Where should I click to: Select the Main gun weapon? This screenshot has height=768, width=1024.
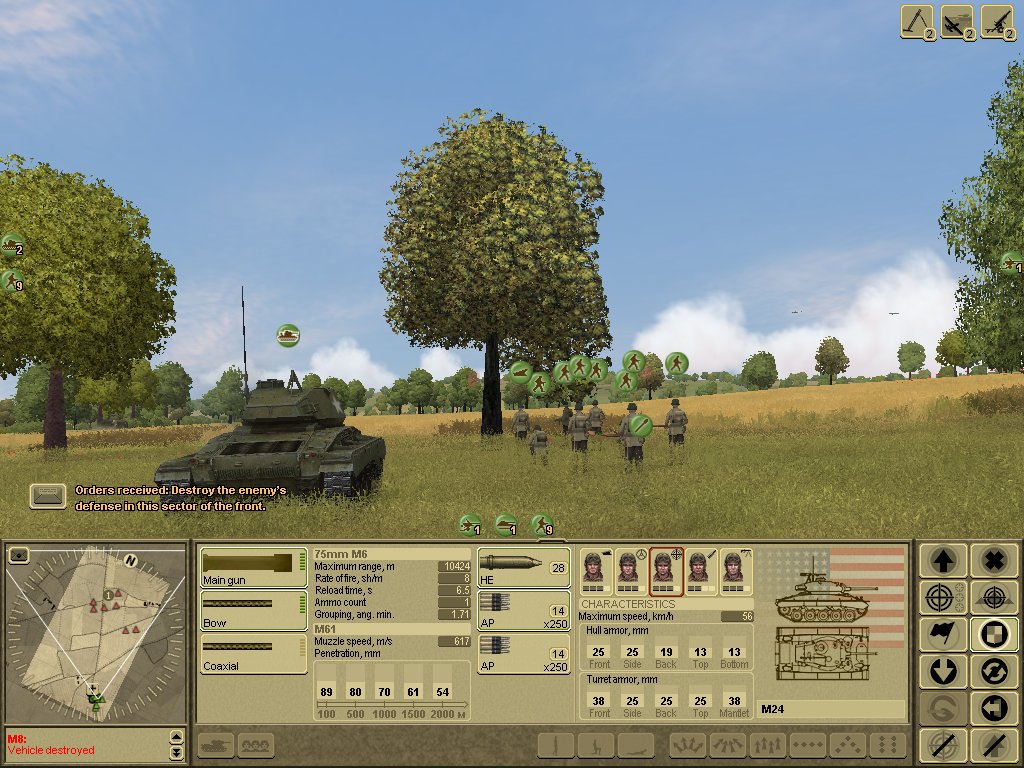(253, 567)
